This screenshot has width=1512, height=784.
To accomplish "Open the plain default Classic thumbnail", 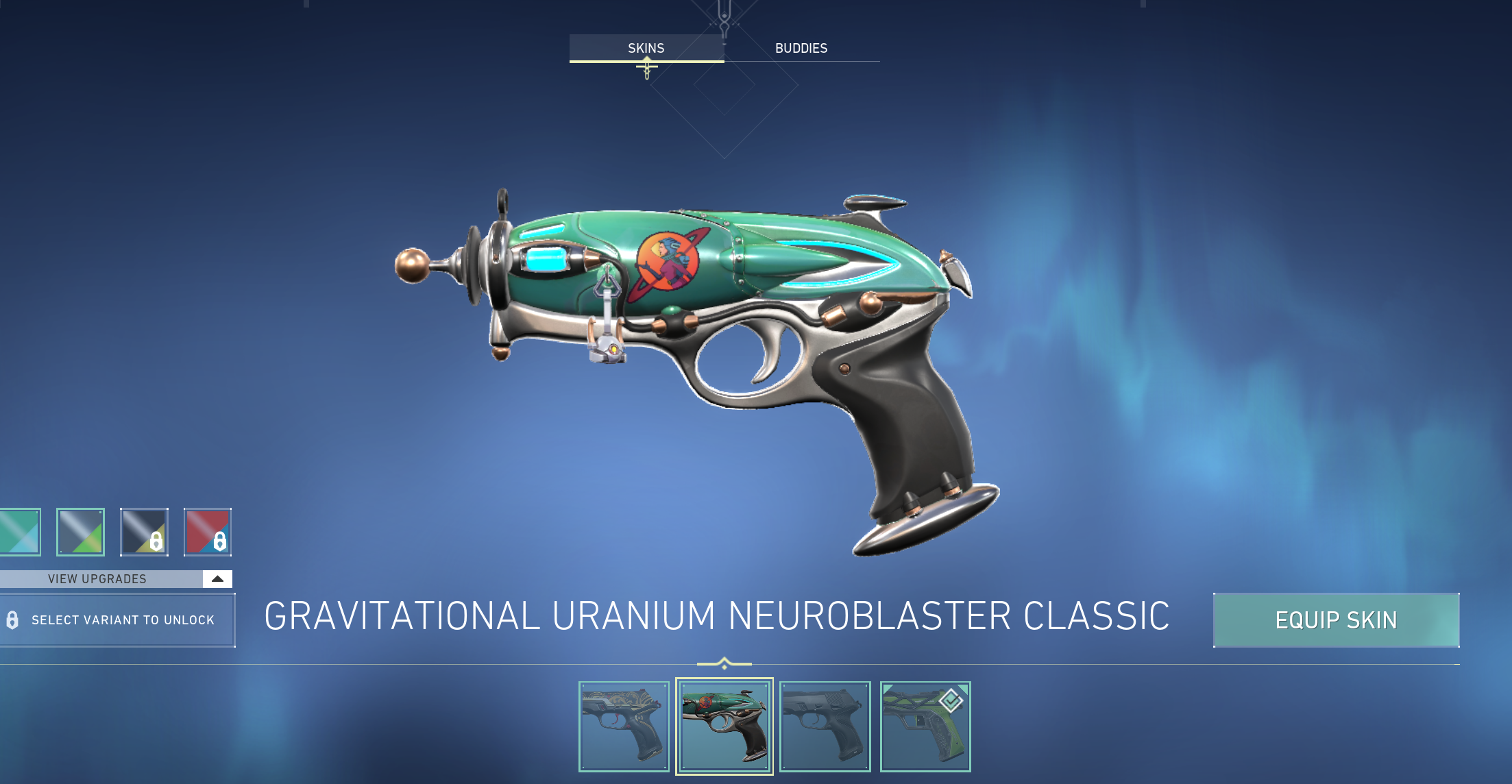I will pyautogui.click(x=825, y=726).
